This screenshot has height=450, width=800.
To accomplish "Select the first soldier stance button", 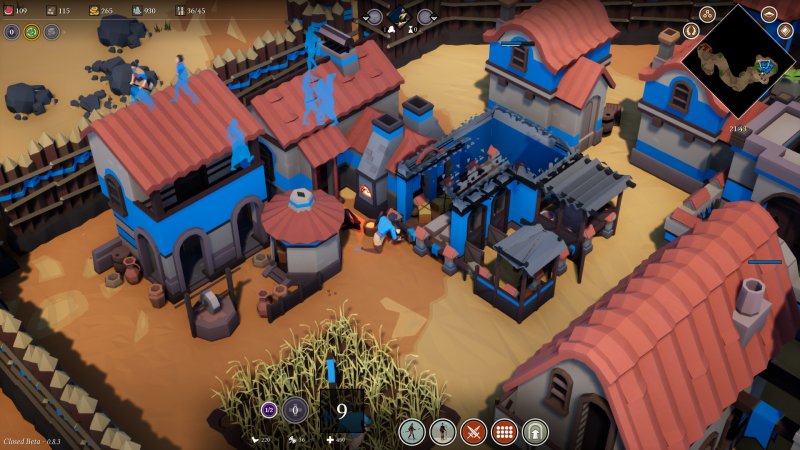I will tap(412, 432).
